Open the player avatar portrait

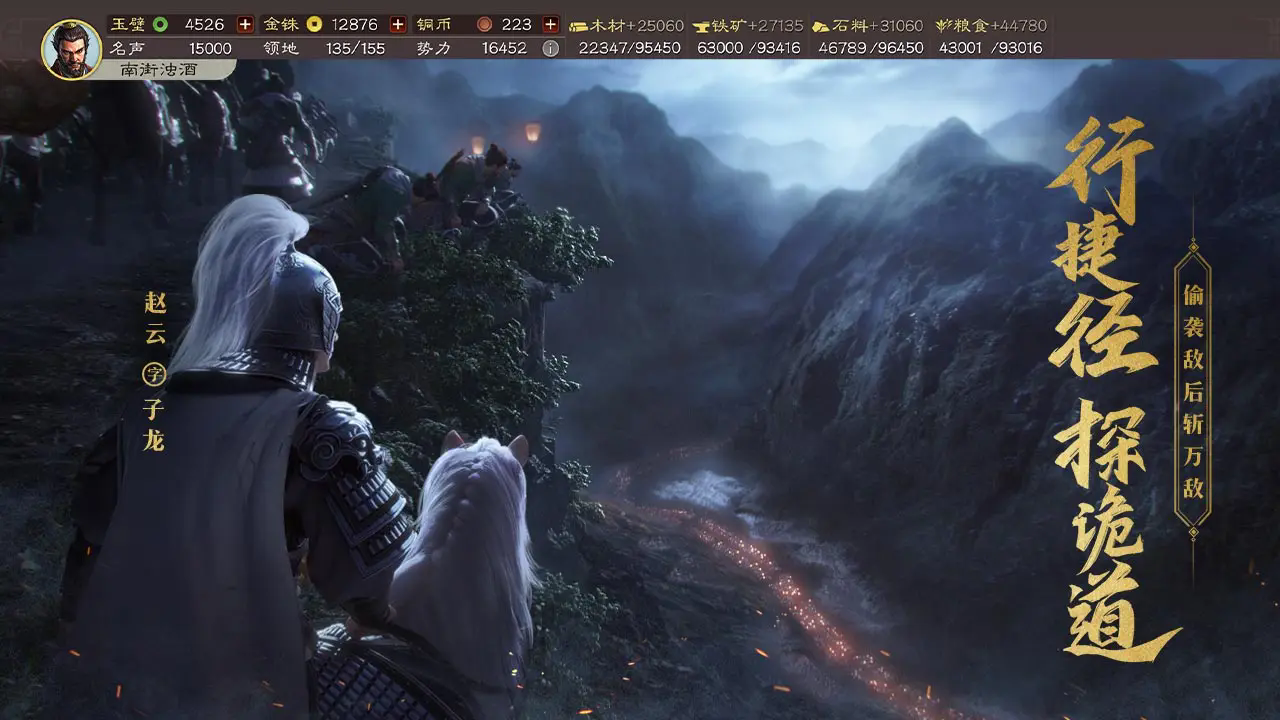71,48
